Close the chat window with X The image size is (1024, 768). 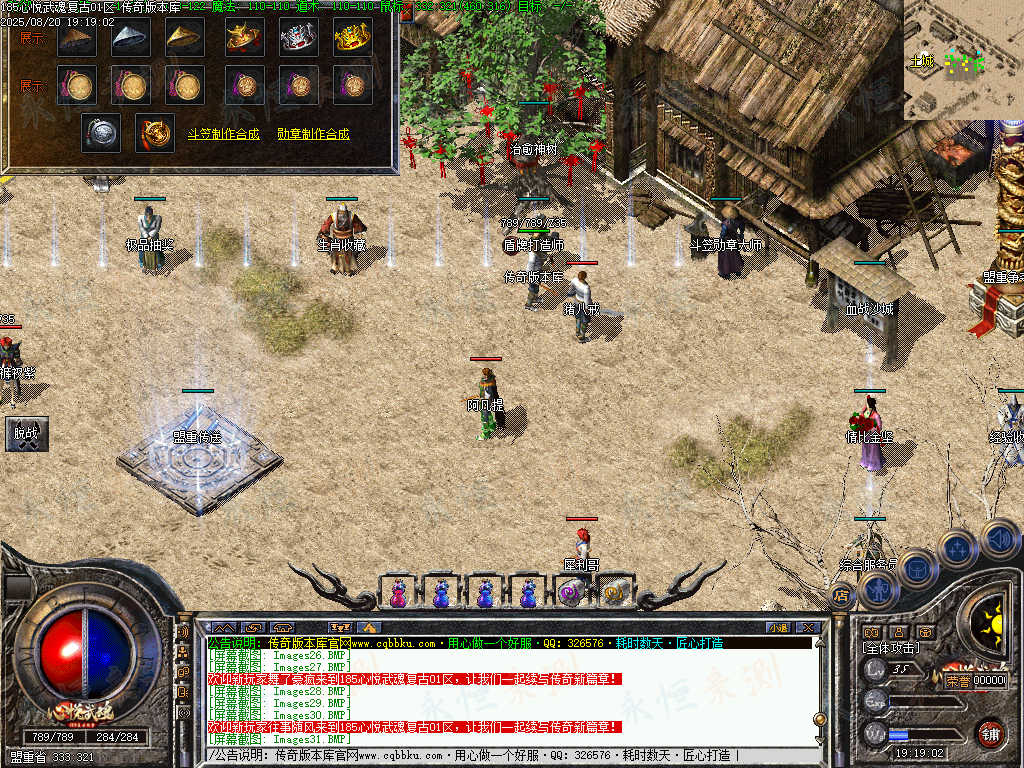click(x=808, y=627)
